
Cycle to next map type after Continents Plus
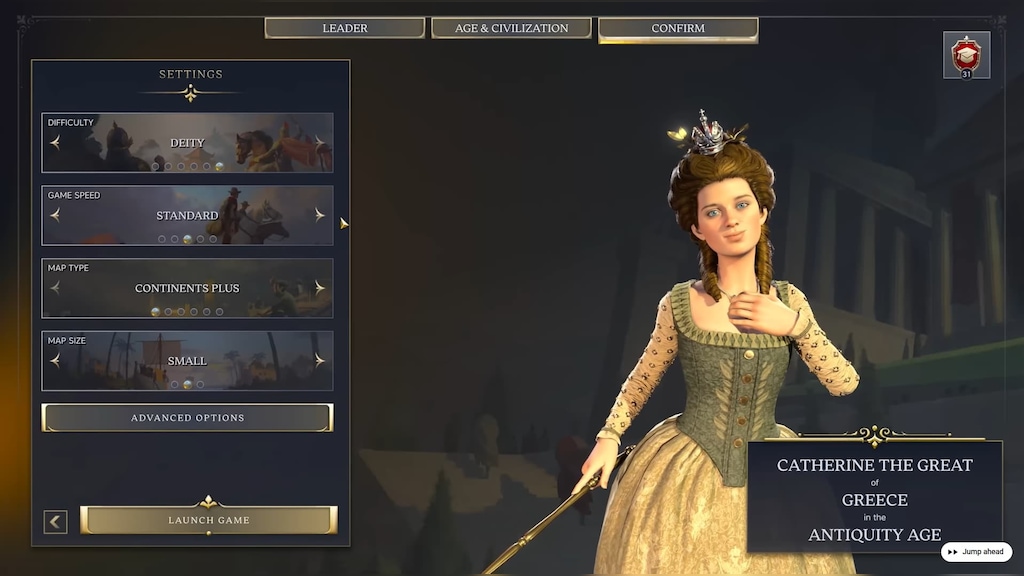(320, 288)
